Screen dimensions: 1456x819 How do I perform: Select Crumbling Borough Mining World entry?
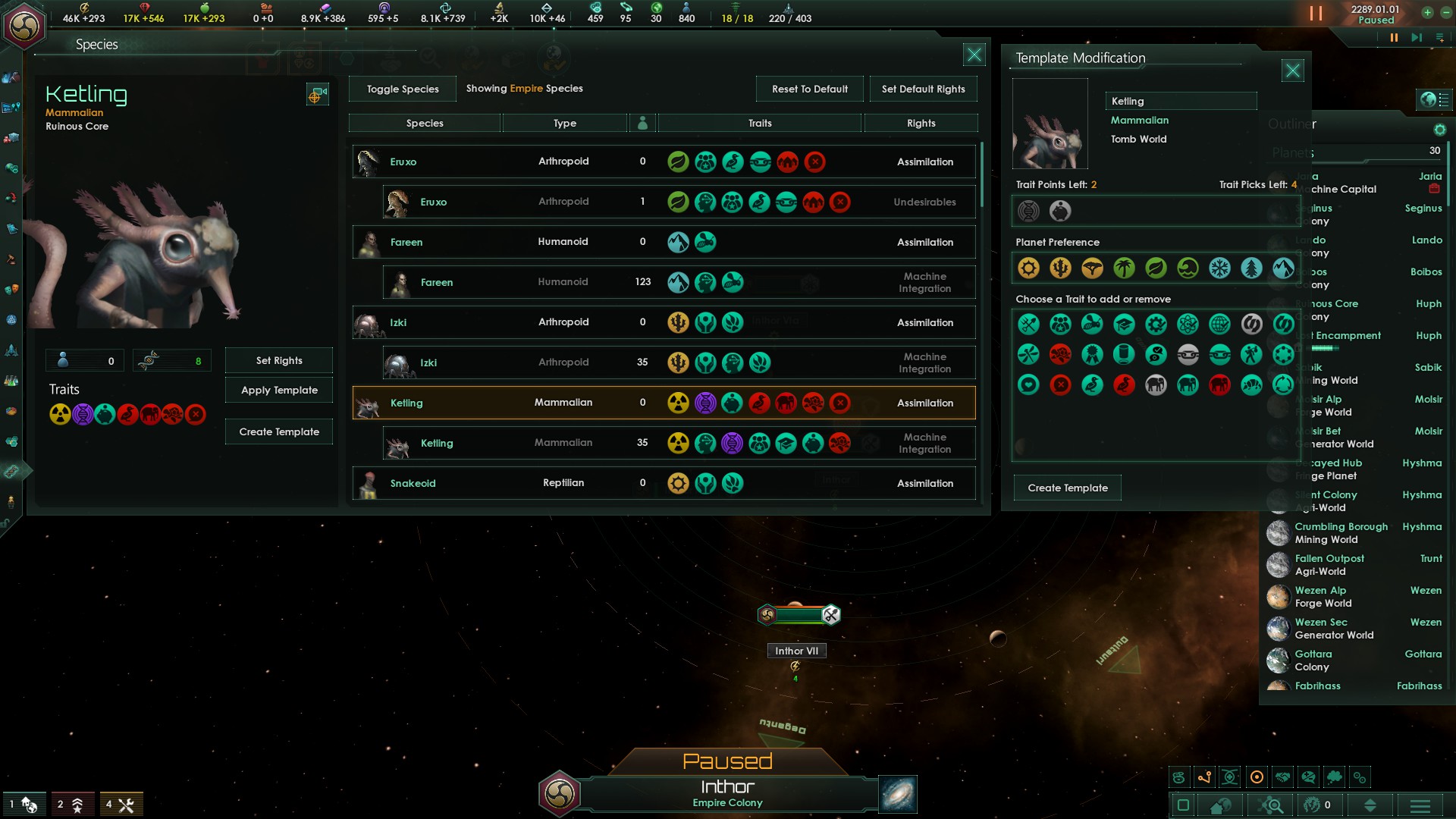click(1341, 533)
